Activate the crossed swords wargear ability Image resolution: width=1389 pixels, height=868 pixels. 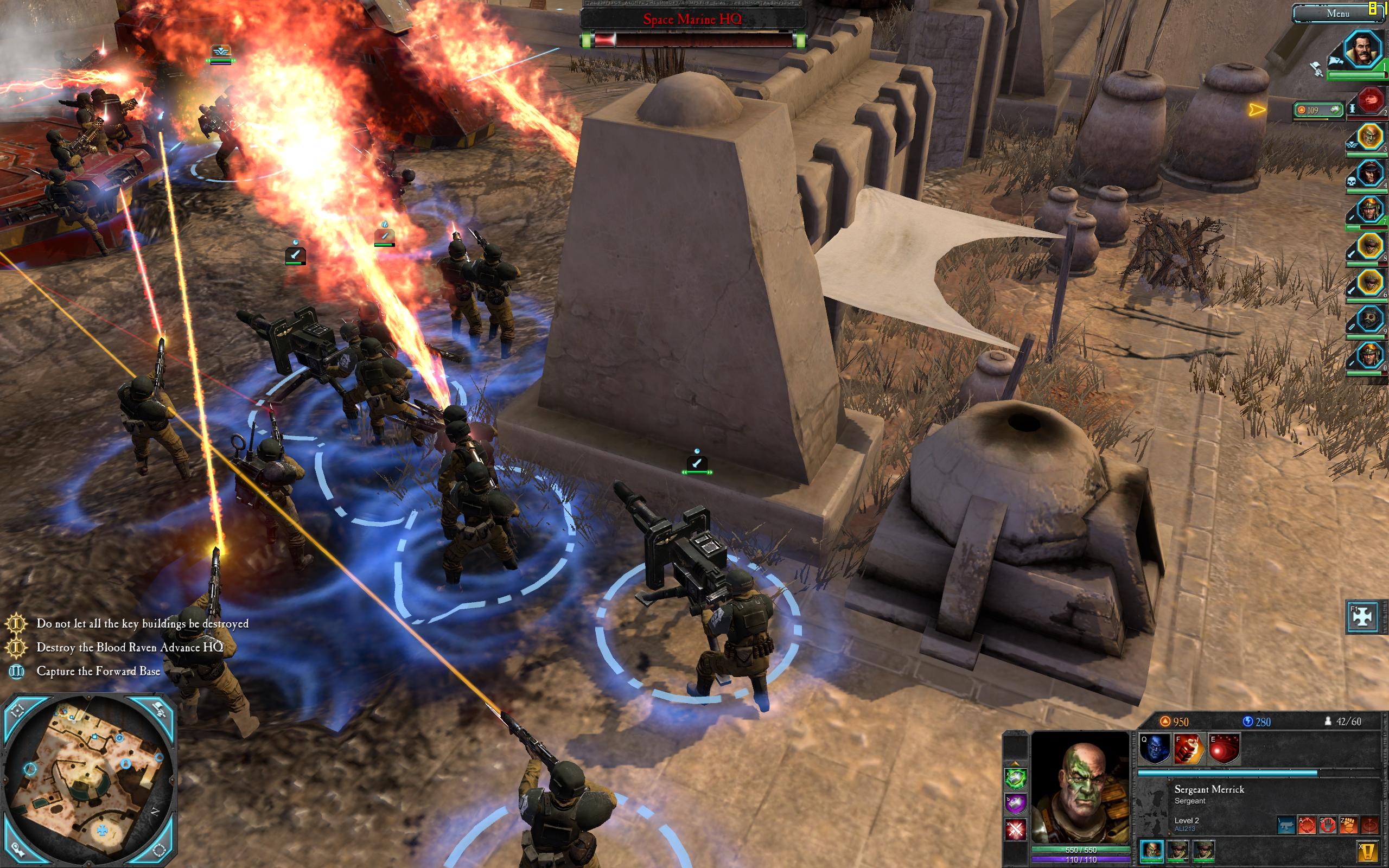click(1015, 829)
